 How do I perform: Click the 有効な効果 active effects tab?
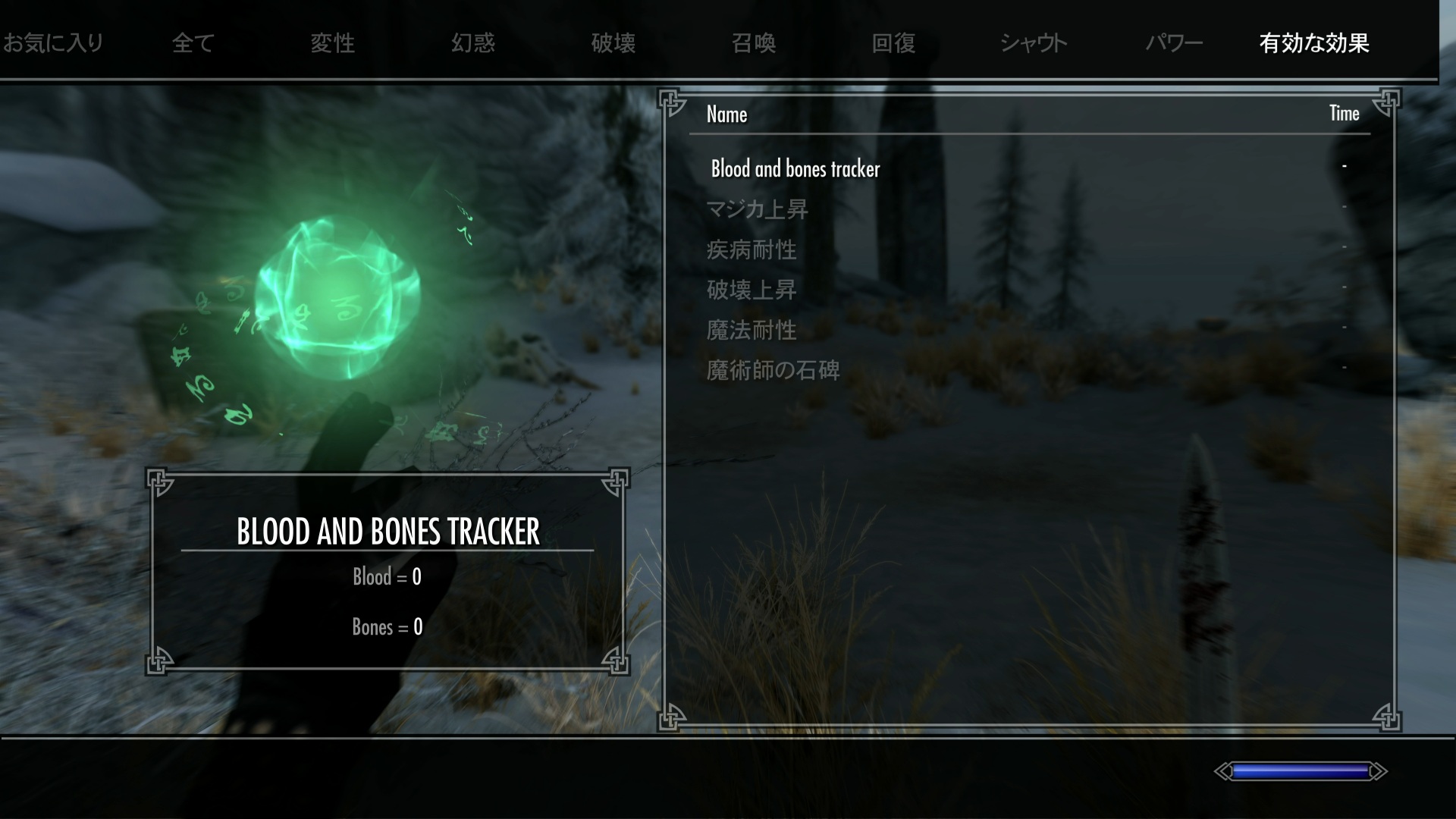1314,43
